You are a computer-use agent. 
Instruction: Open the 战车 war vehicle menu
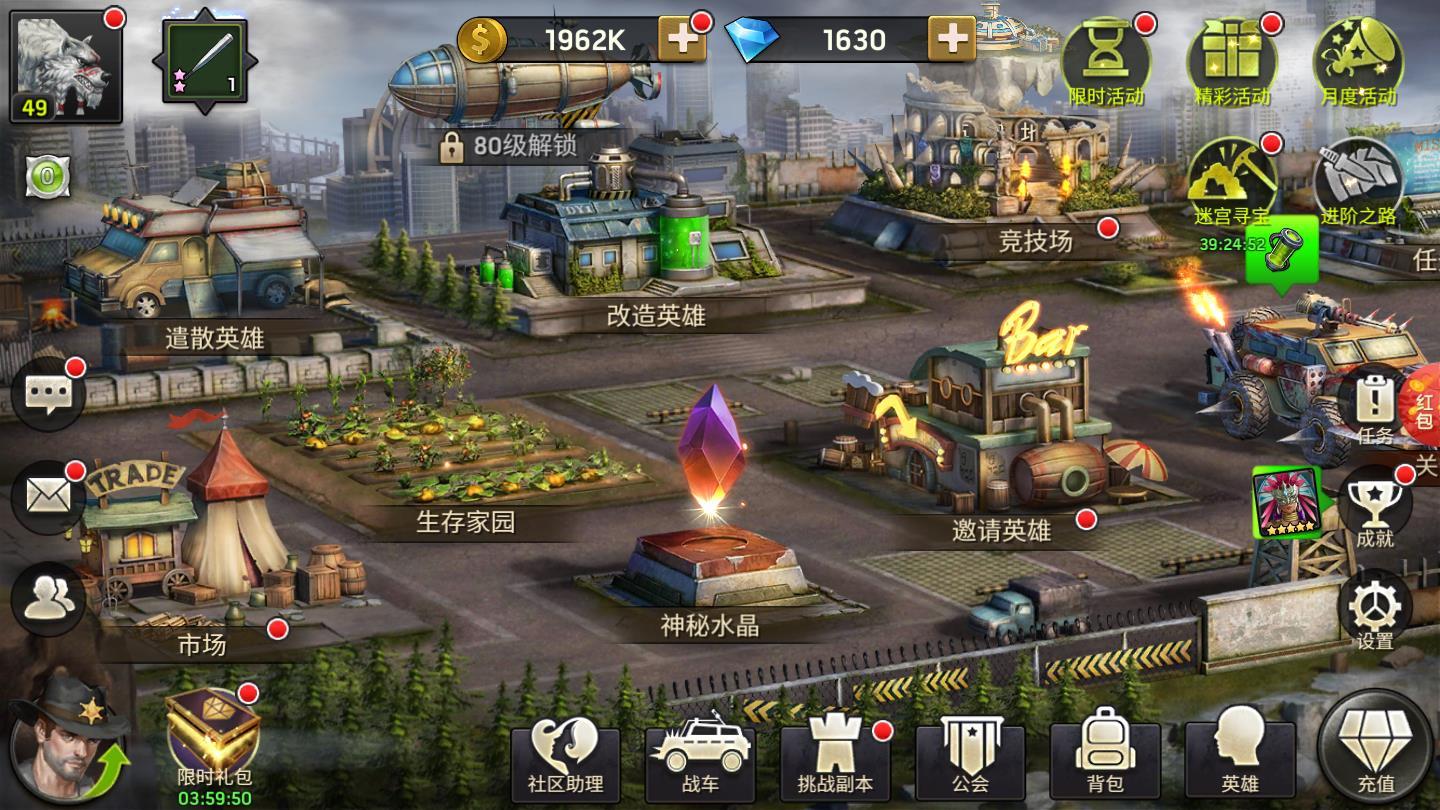point(700,760)
